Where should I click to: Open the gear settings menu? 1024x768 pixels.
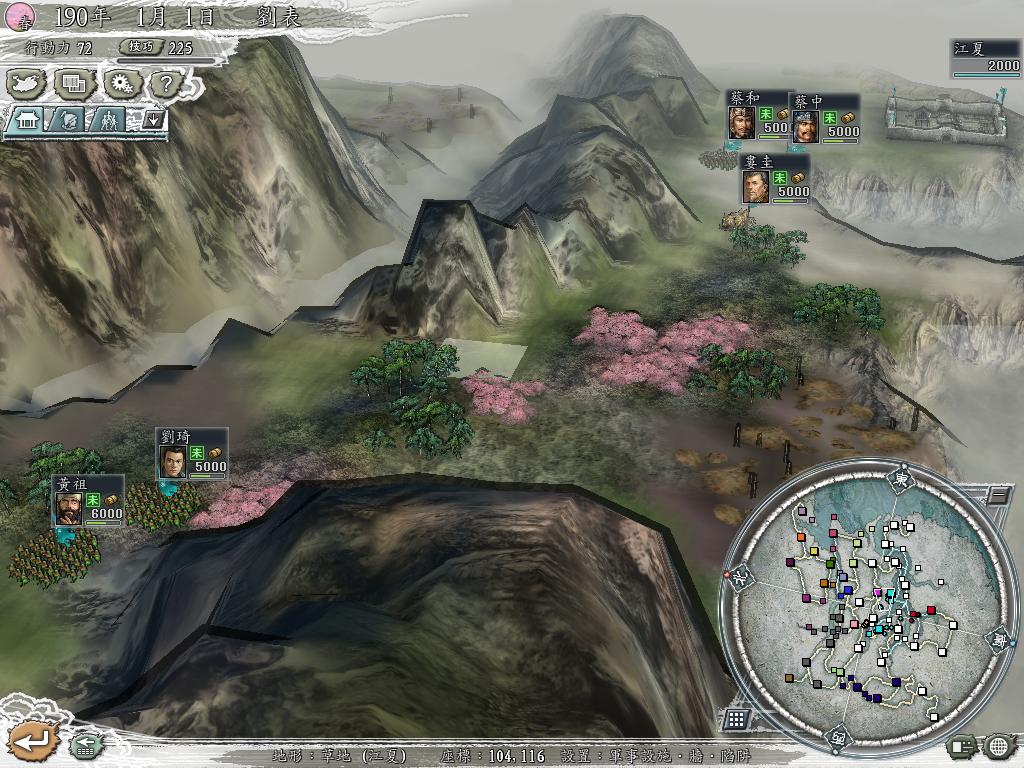(121, 83)
